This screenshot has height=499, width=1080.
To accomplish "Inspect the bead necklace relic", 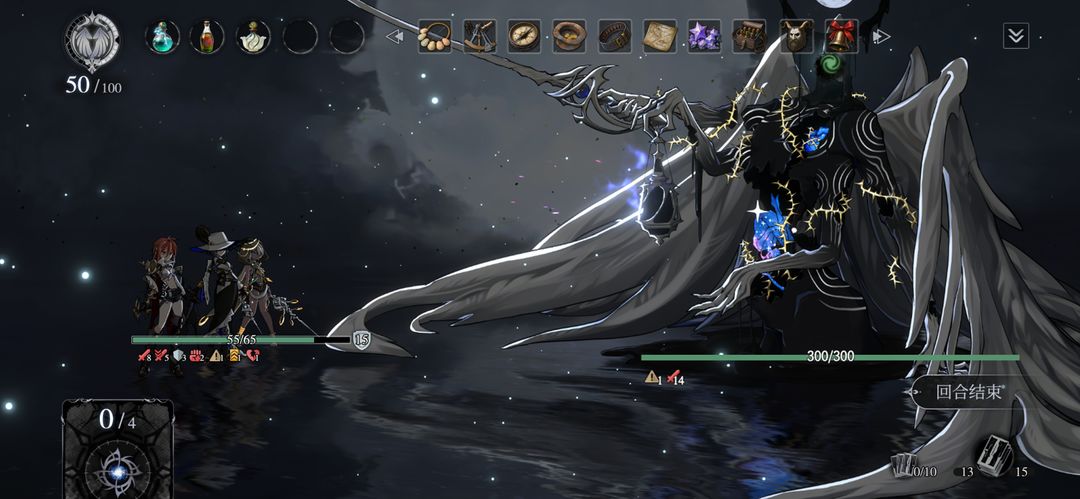I will click(x=434, y=37).
